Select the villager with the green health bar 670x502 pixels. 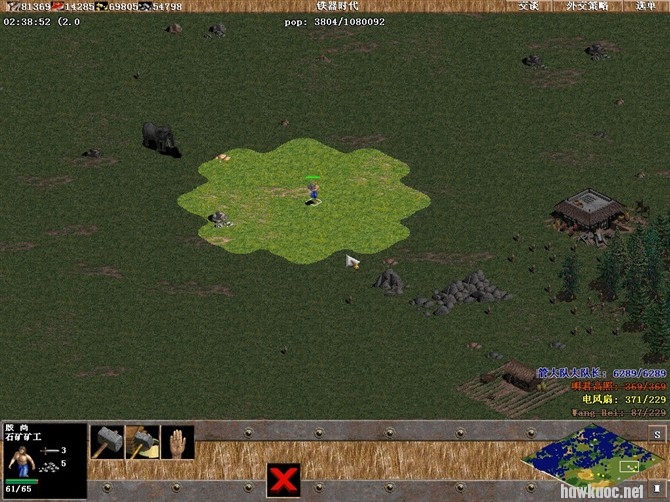point(313,191)
